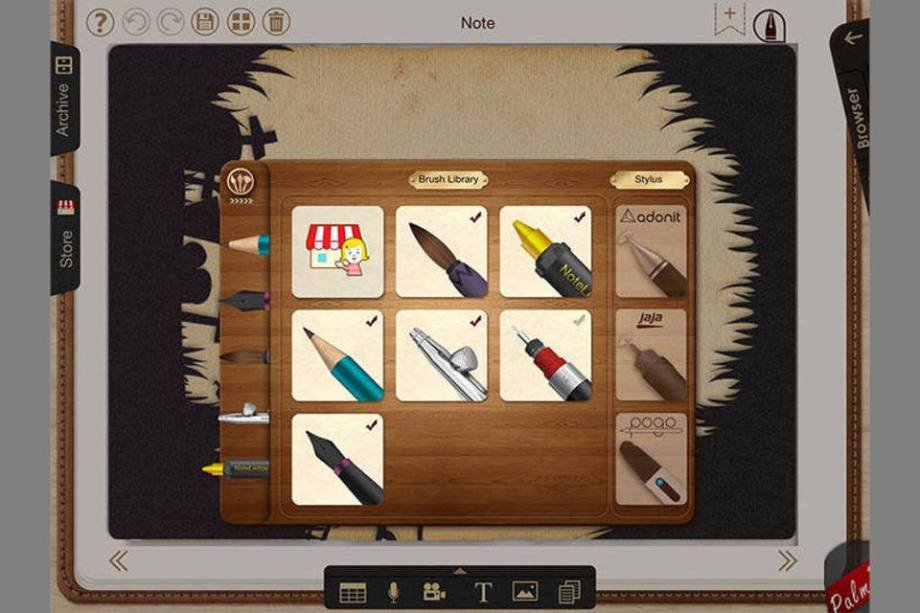
Task: Select the red technical pen tile
Action: (545, 355)
